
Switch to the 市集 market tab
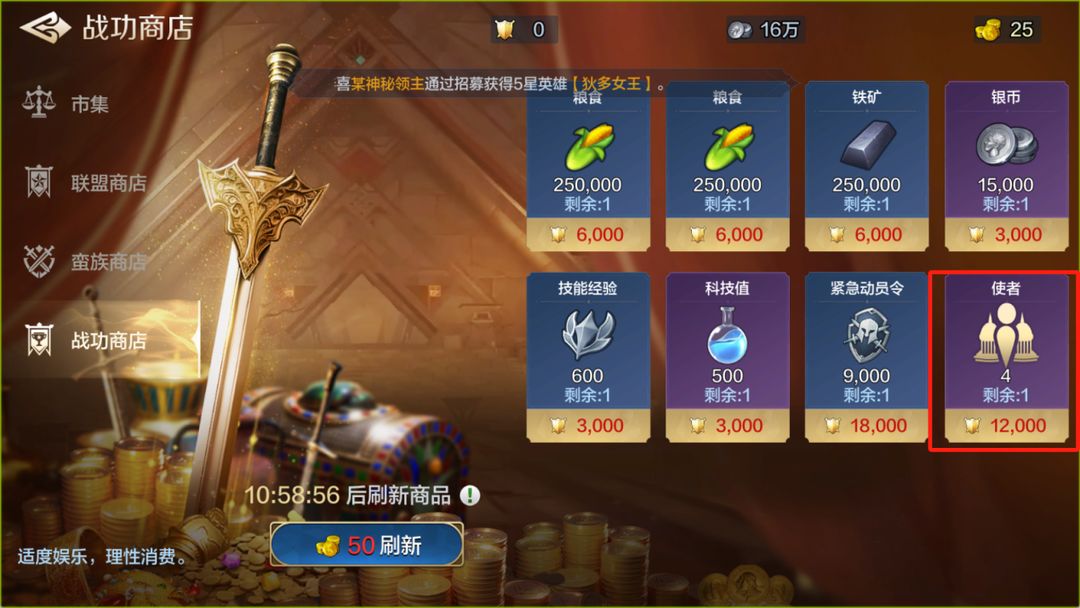tap(90, 104)
